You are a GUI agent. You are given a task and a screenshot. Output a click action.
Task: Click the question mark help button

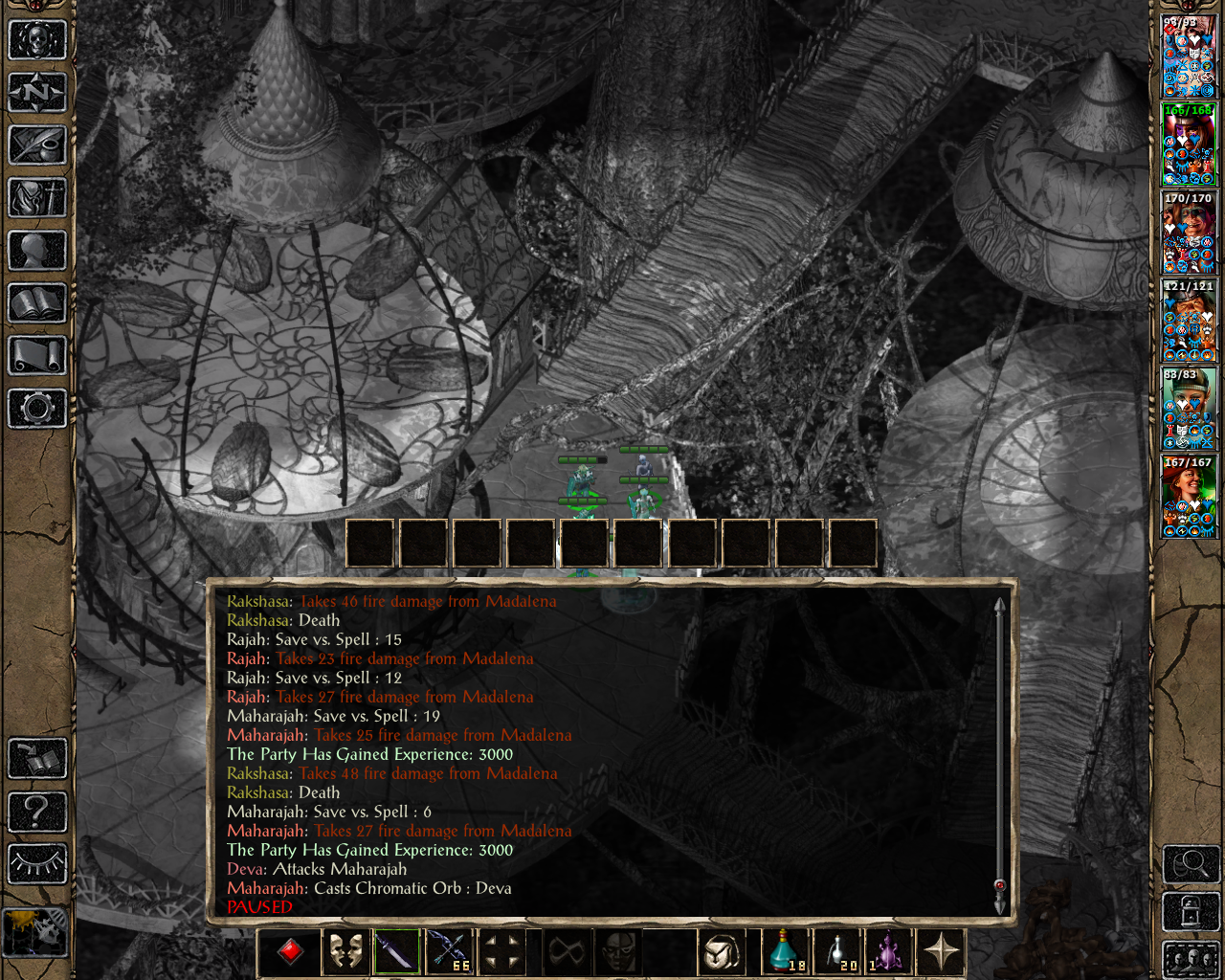(x=37, y=812)
